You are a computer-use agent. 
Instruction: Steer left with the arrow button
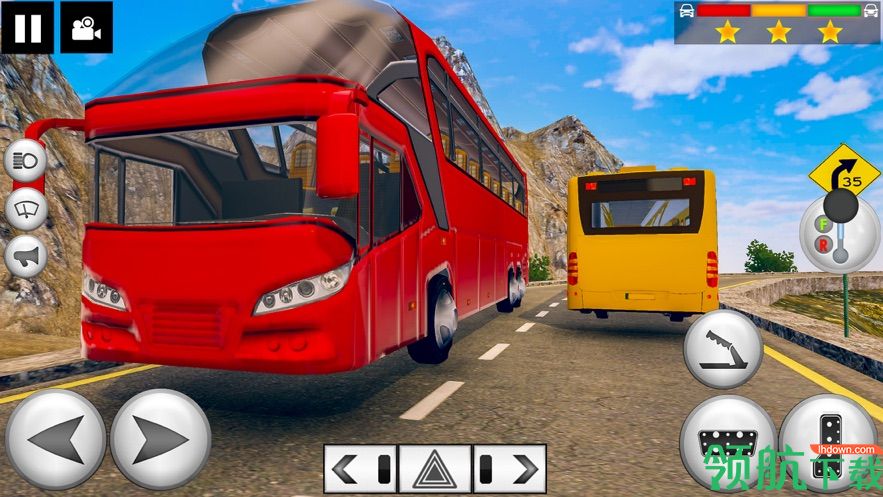(x=55, y=439)
